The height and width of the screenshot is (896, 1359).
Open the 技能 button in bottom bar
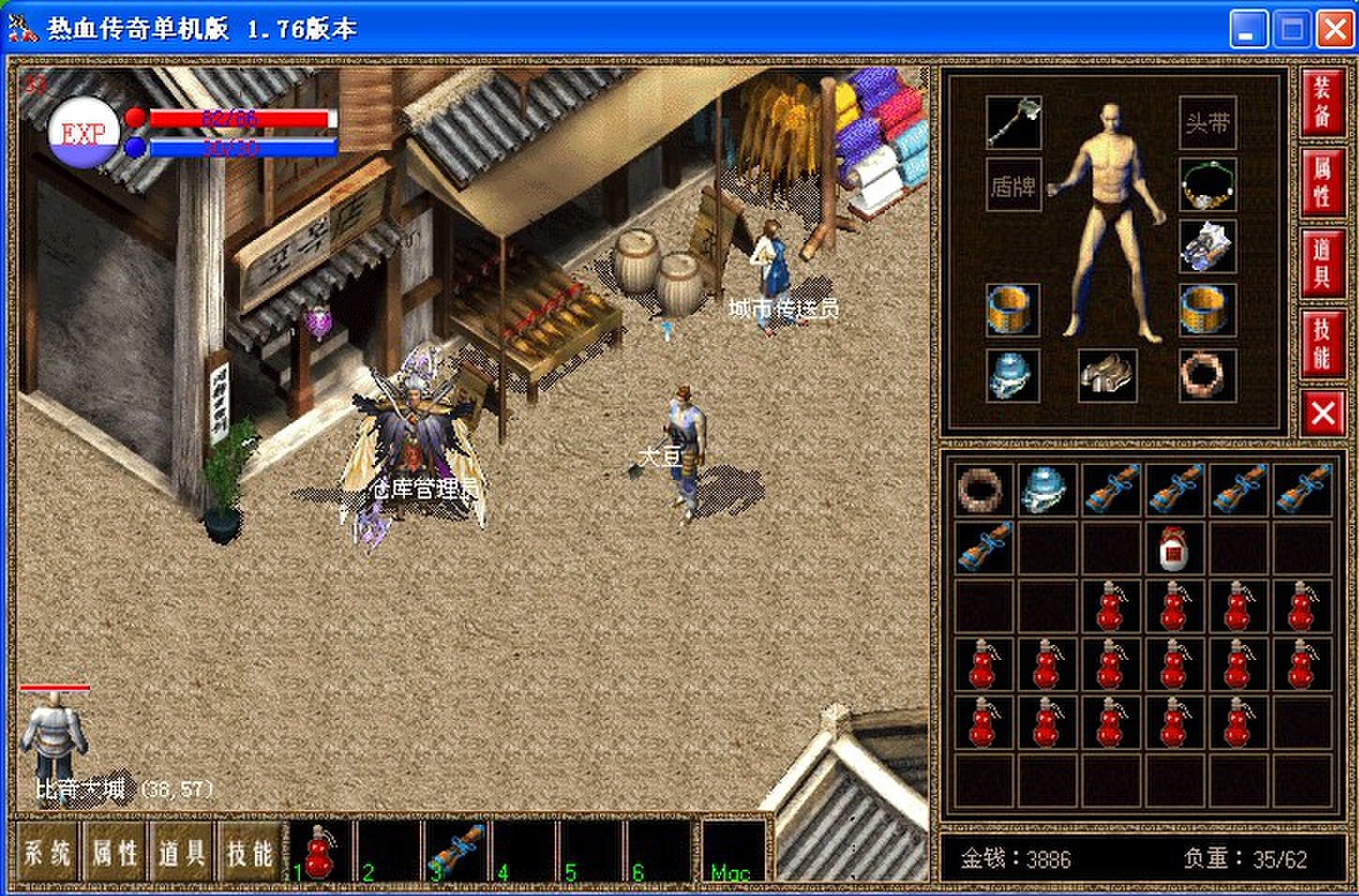click(x=249, y=852)
